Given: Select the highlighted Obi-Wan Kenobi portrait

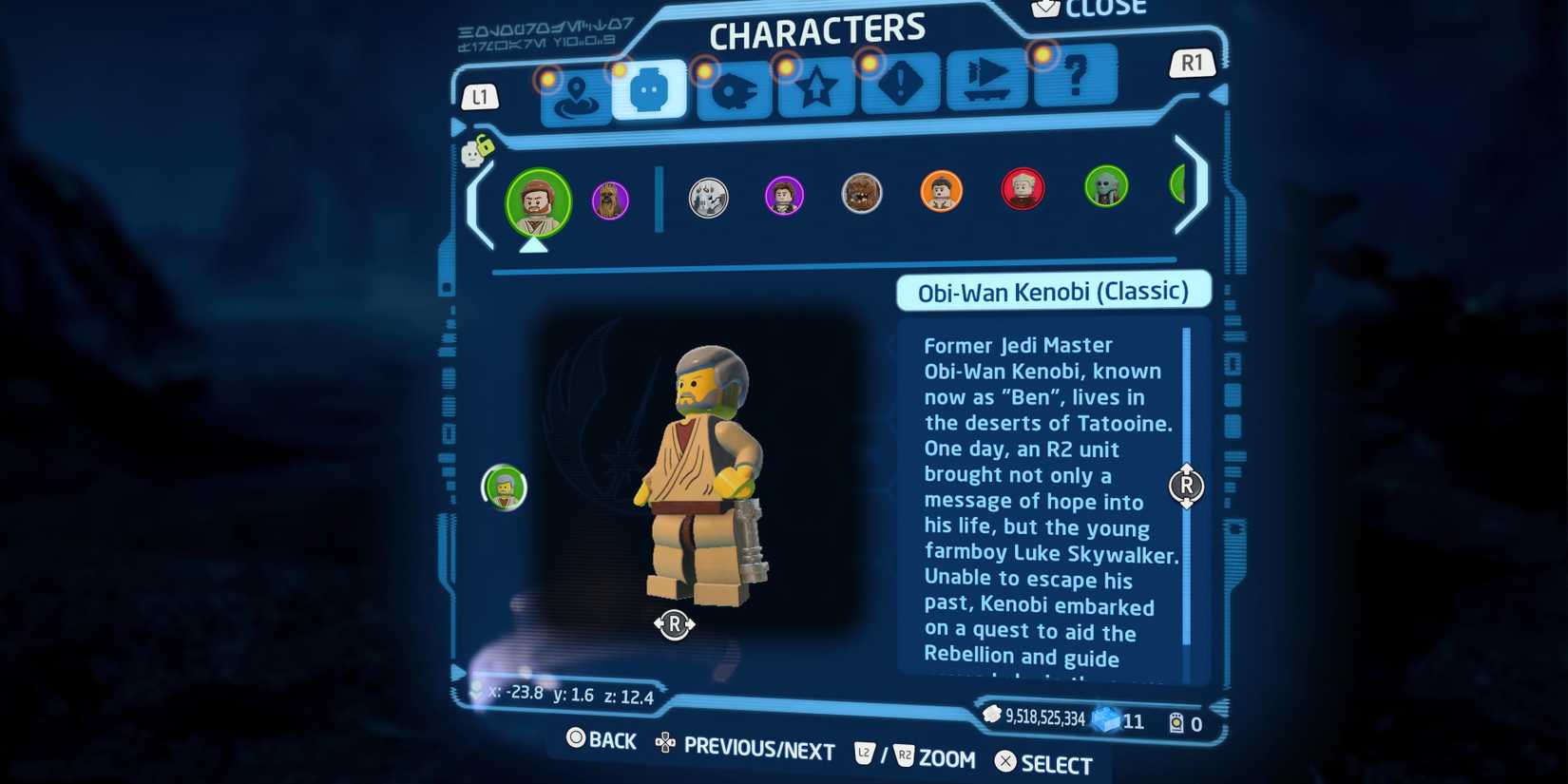Looking at the screenshot, I should click(539, 202).
